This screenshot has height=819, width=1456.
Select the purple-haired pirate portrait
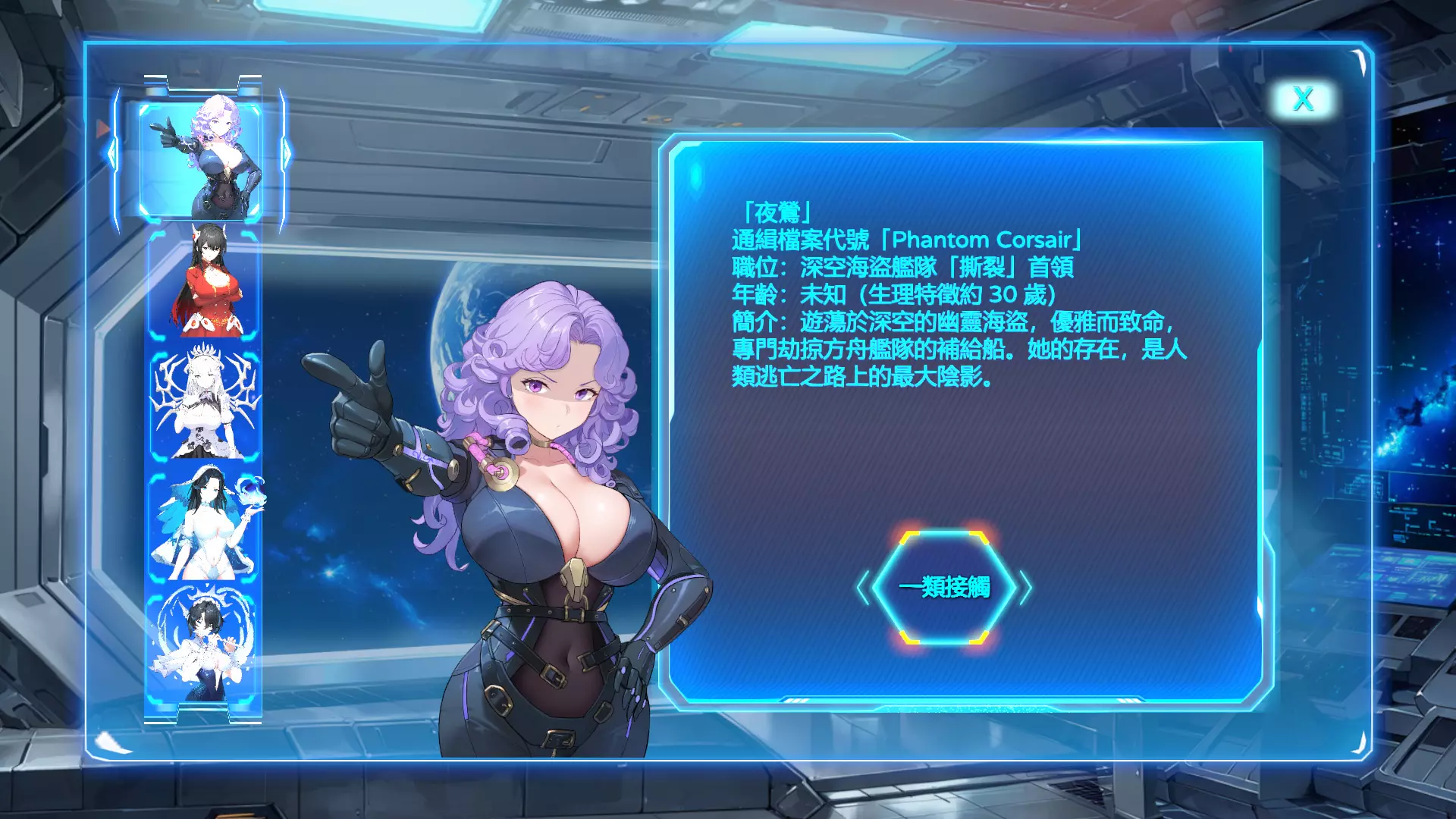click(202, 159)
